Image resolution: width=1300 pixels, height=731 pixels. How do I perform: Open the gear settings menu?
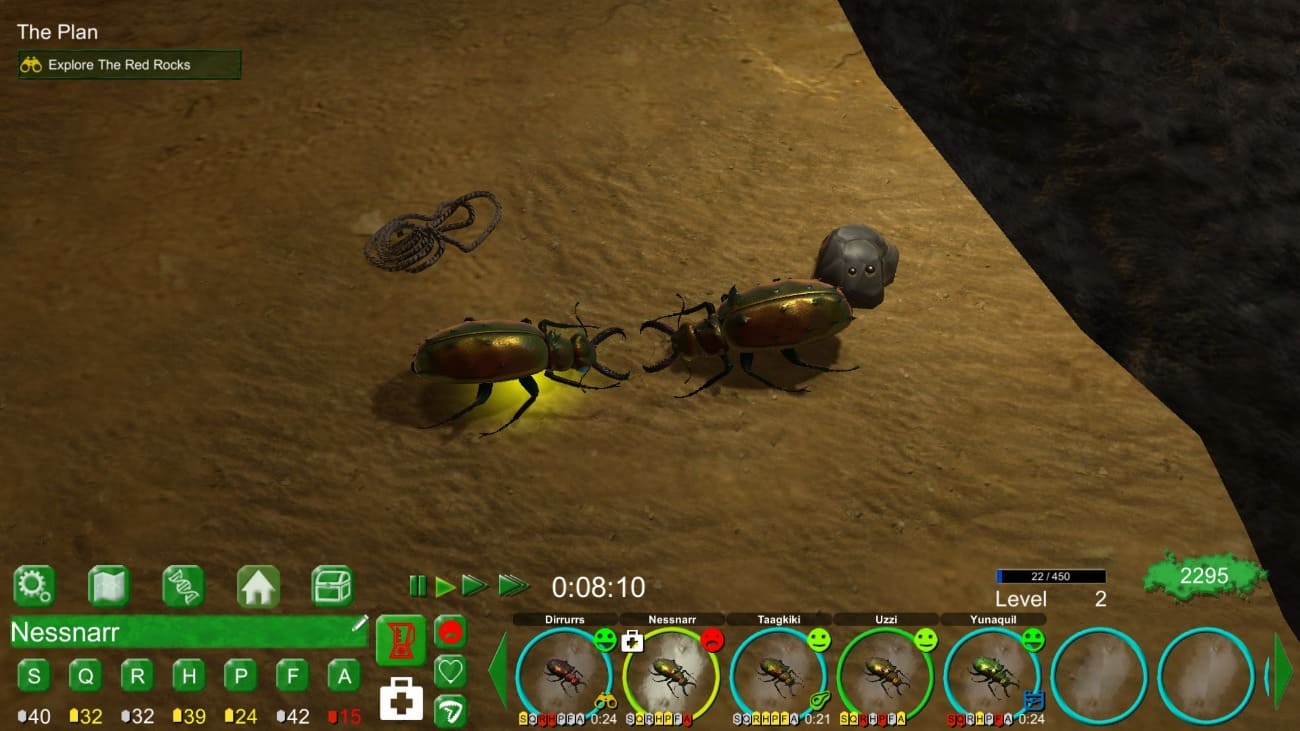pos(34,586)
